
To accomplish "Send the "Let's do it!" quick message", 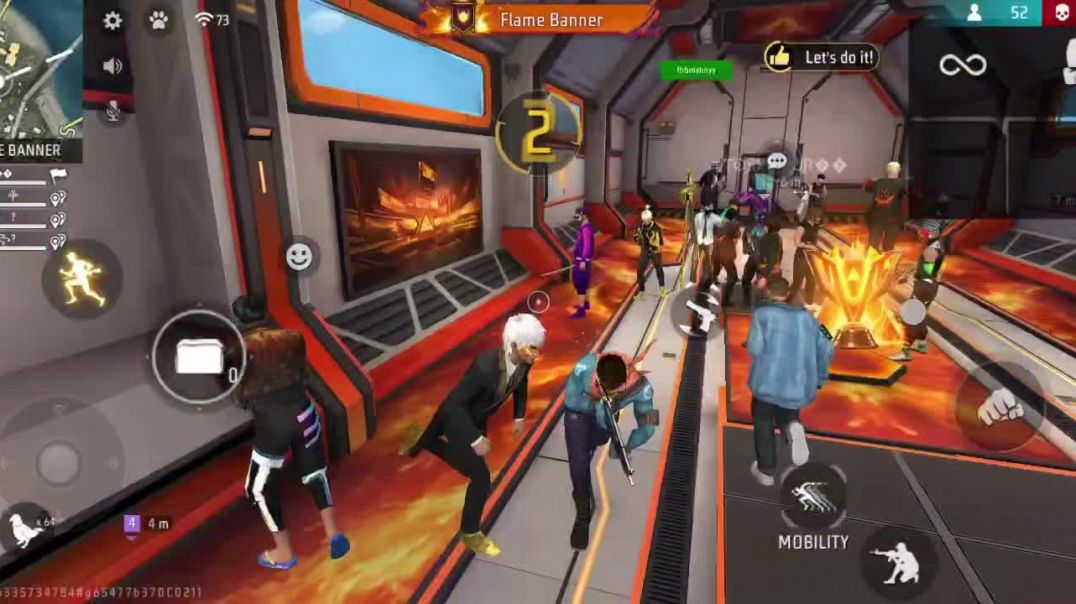I will click(822, 57).
